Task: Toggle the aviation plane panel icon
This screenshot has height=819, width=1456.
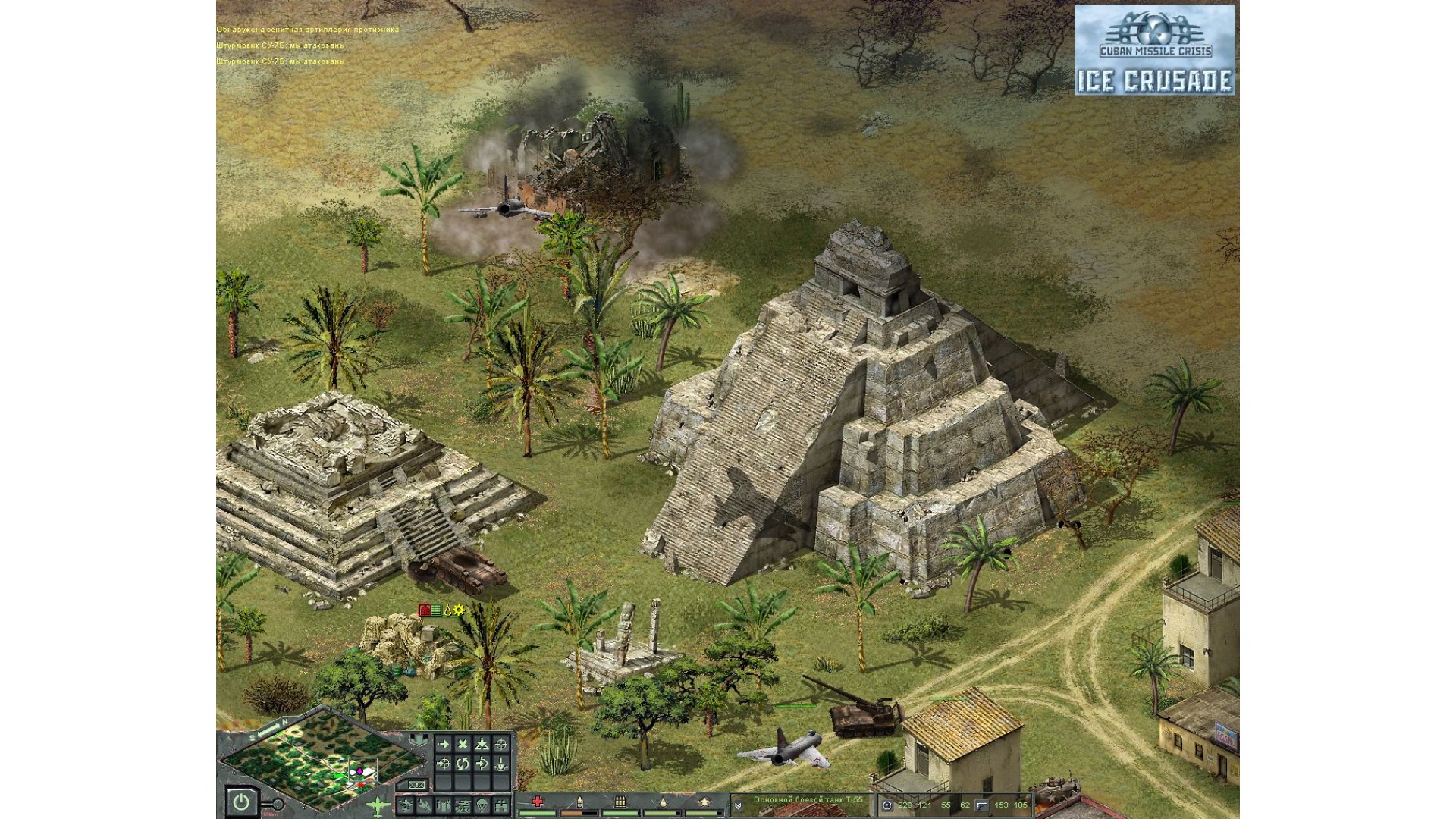Action: pyautogui.click(x=378, y=807)
